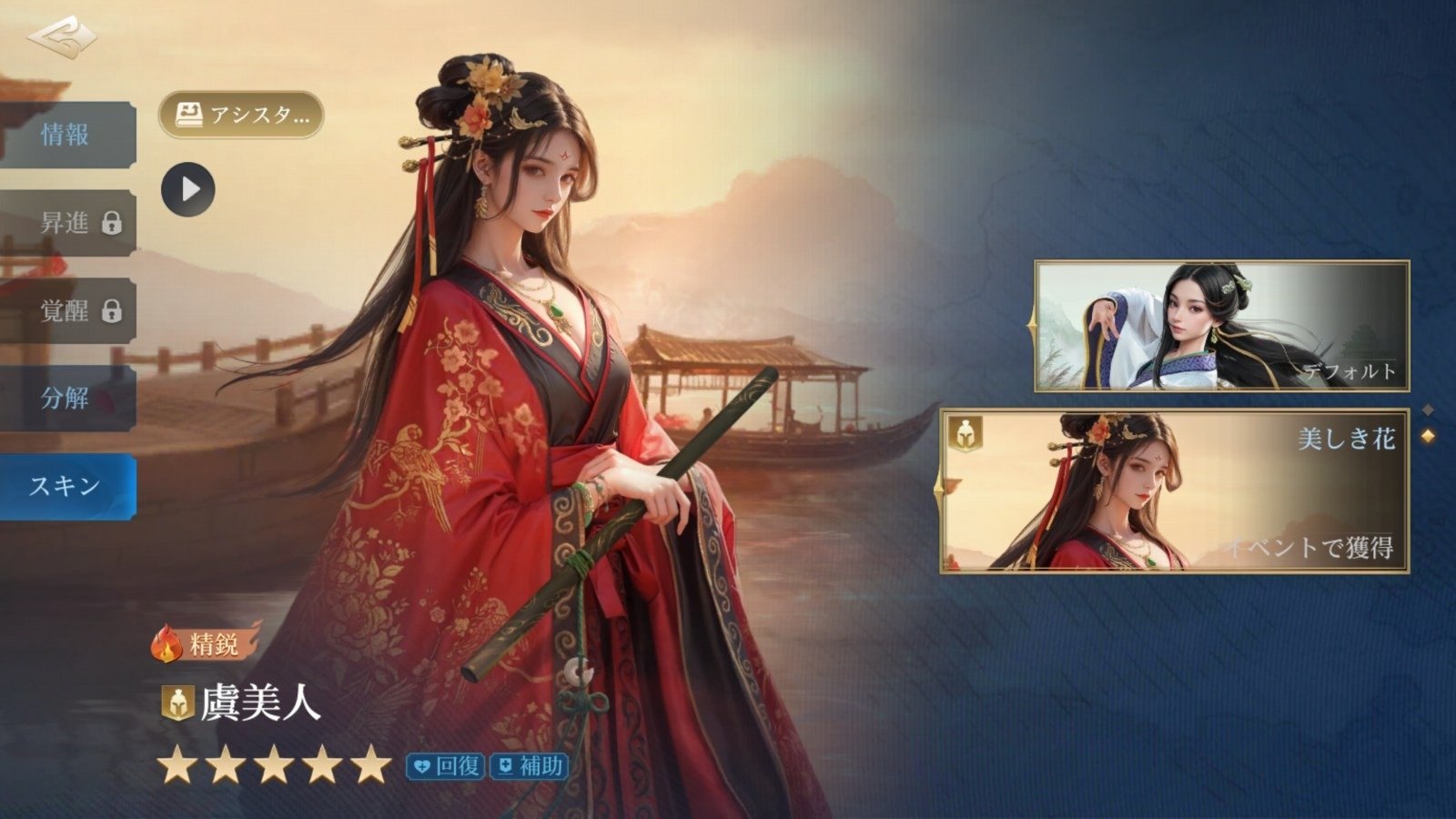Select the 美しき花 skin thumbnail

point(1174,491)
